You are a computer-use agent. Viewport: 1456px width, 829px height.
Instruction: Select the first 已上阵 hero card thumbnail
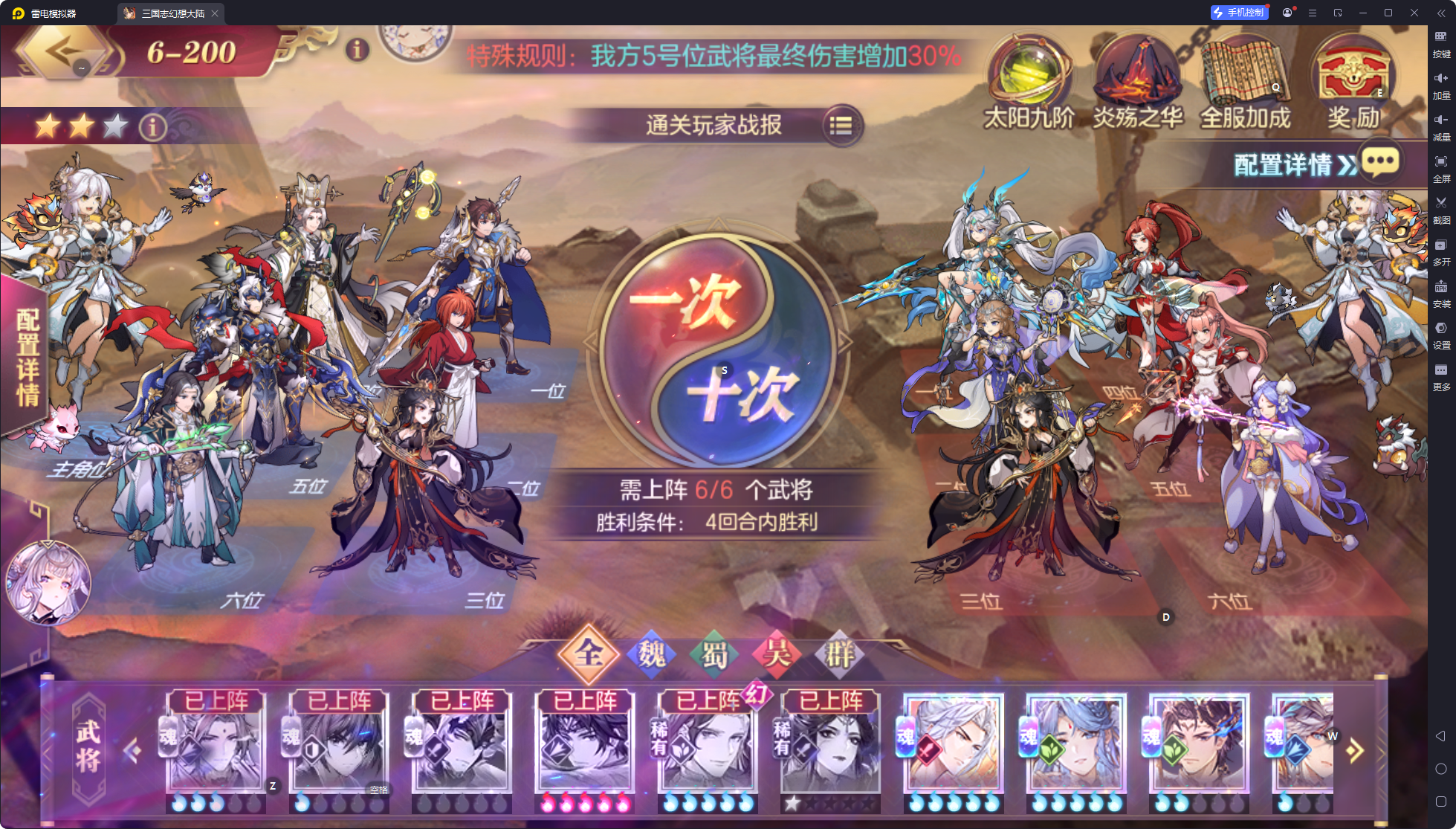(x=215, y=747)
